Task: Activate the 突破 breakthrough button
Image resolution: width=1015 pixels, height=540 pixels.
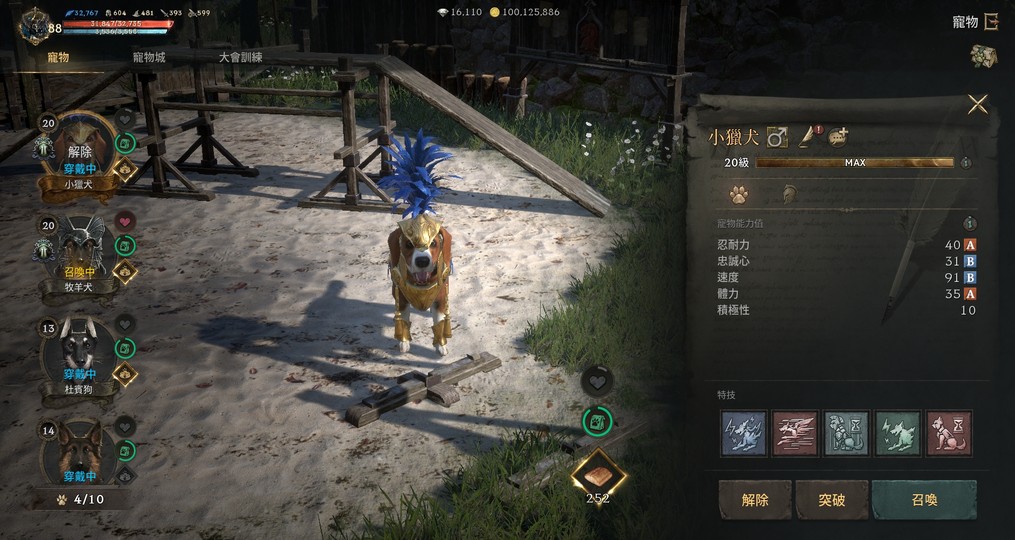Action: [831, 499]
